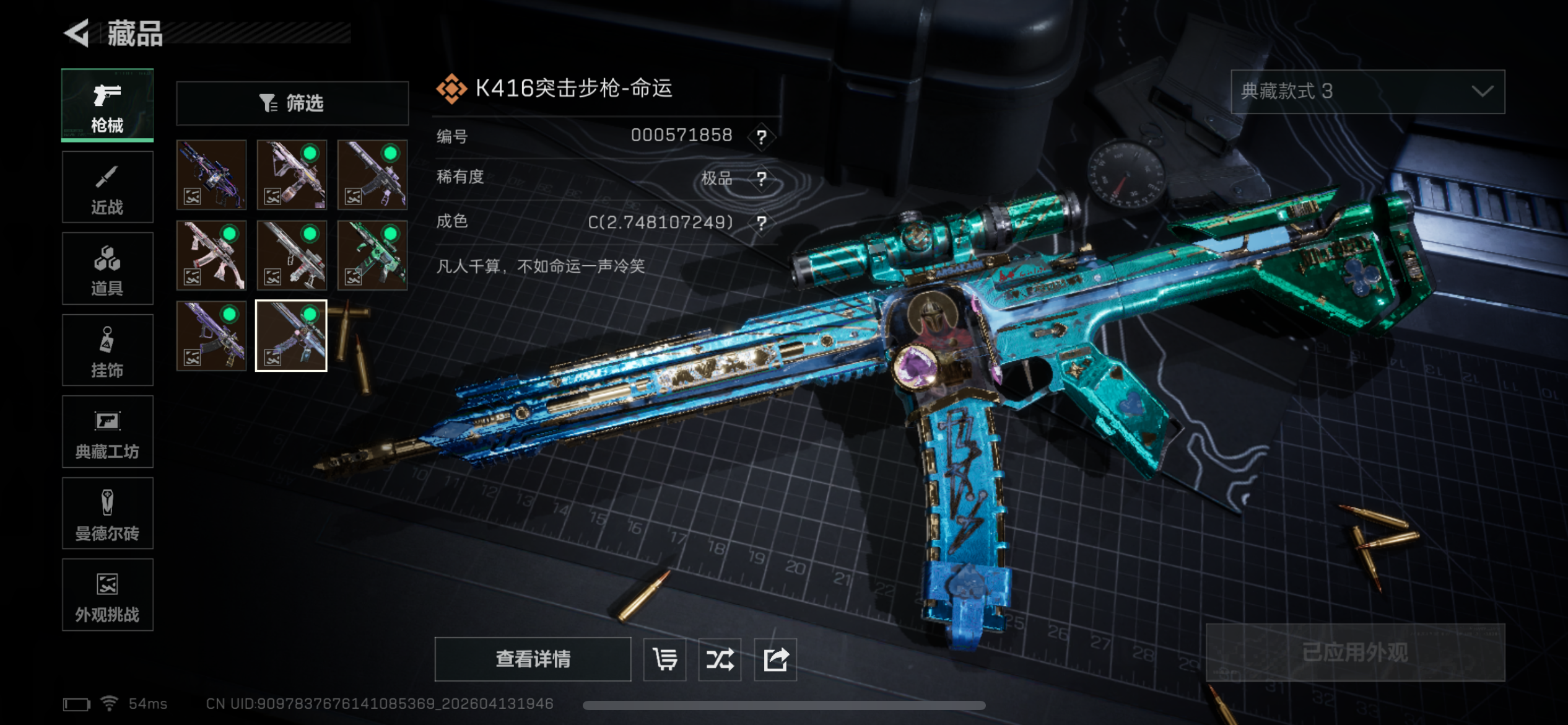Open the list-with-cart icon button

coord(664,659)
